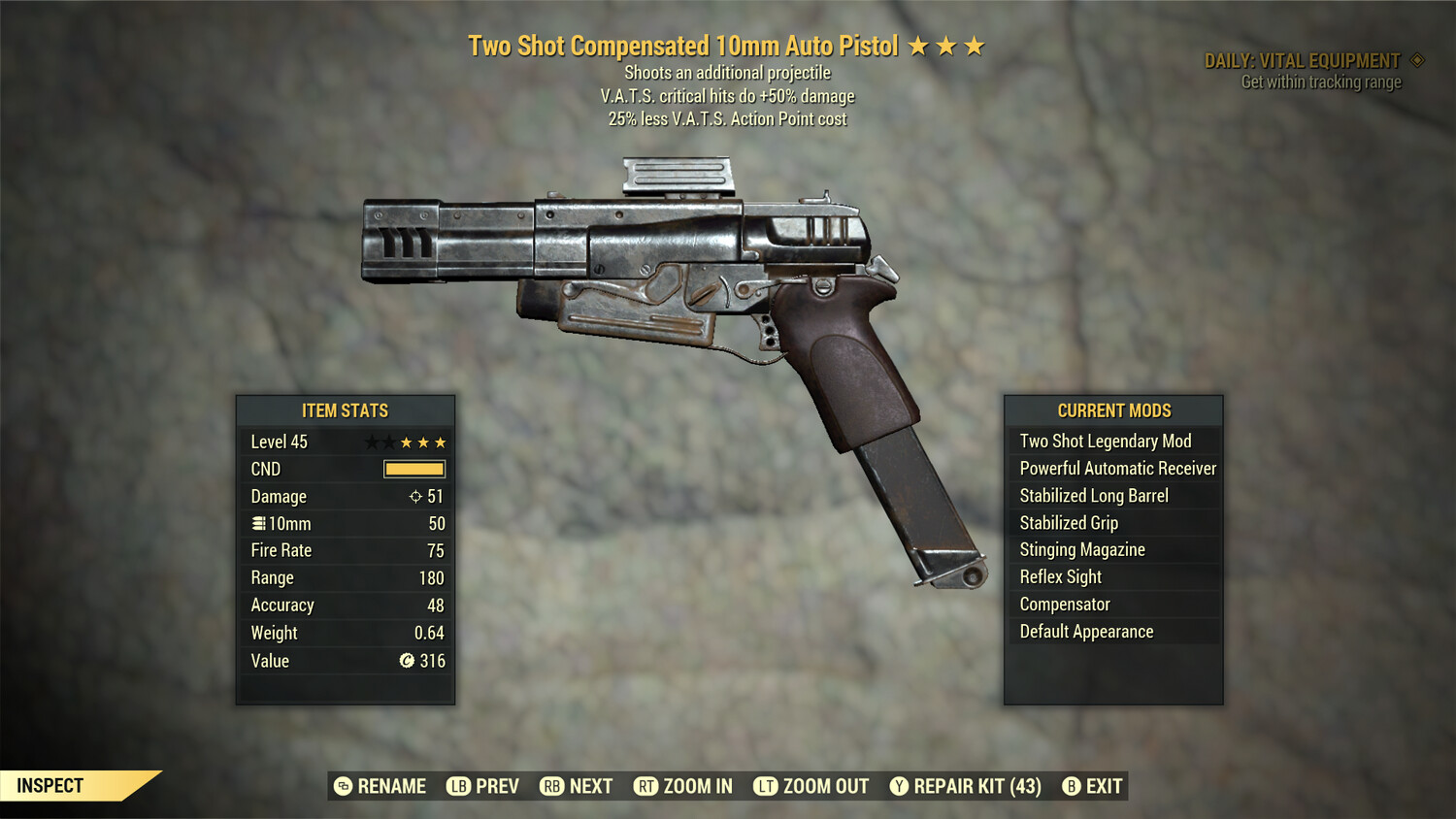Select the Two Shot Legendary Mod entry
The image size is (1456, 819).
point(1104,441)
